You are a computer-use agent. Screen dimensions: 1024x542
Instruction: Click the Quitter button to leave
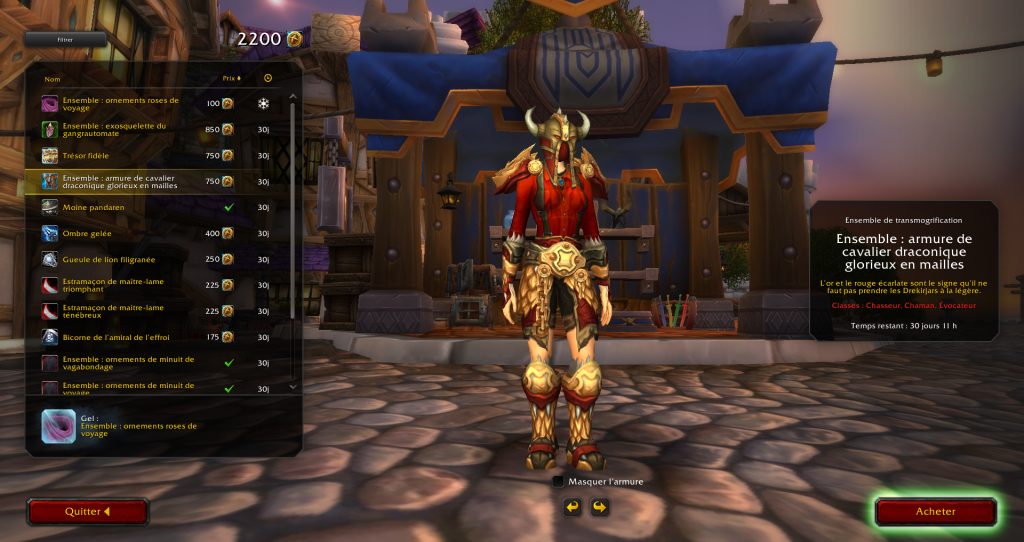point(88,512)
